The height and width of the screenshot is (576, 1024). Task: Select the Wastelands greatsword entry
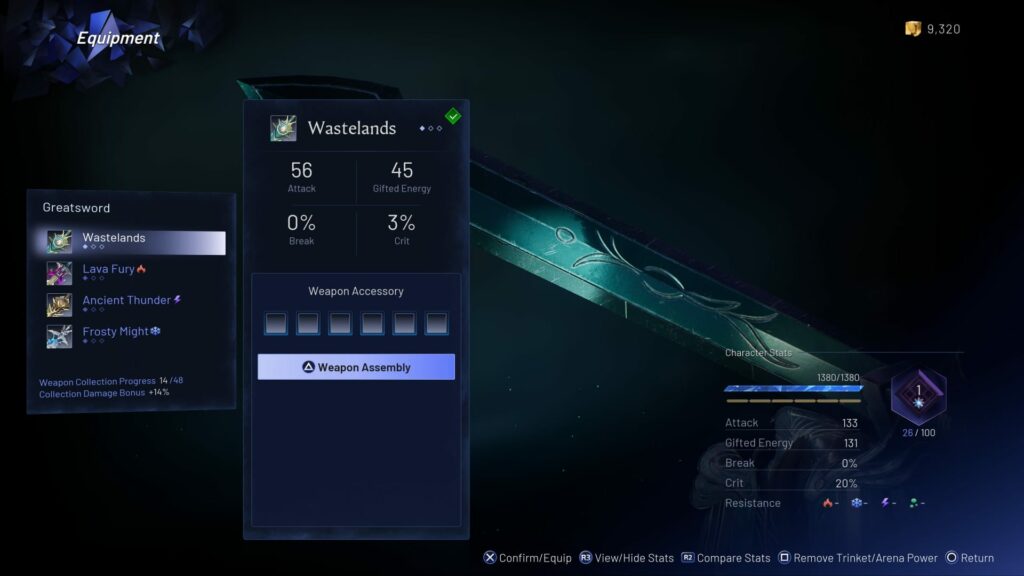click(135, 242)
